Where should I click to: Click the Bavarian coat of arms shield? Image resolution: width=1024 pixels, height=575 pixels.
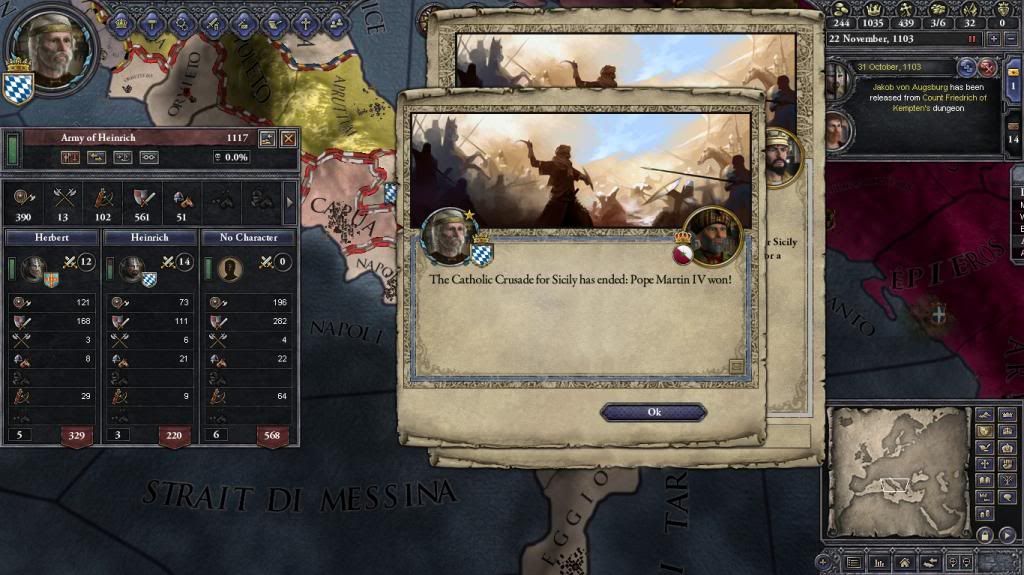pos(18,85)
